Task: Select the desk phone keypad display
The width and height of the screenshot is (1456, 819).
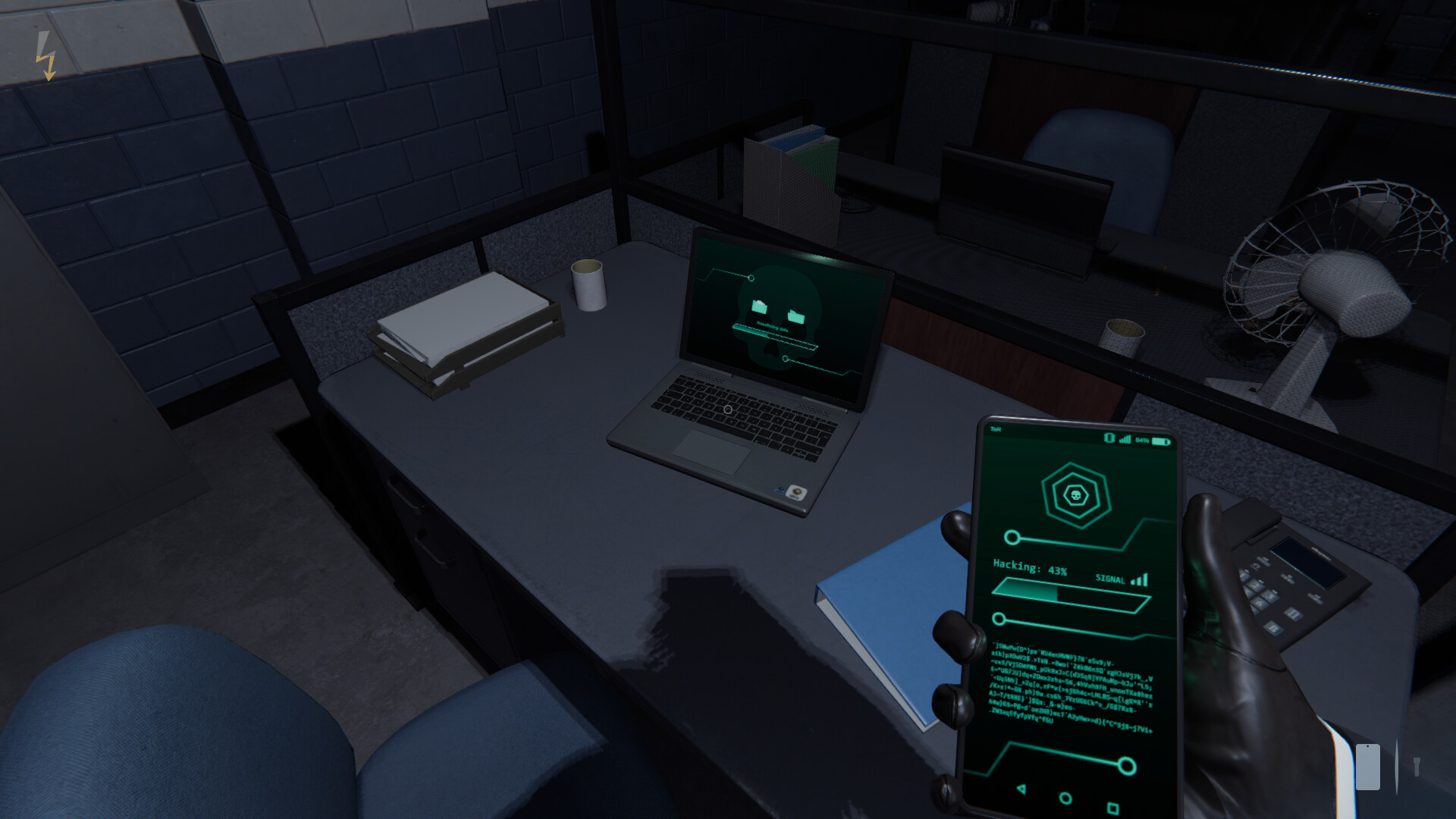Action: [x=1309, y=563]
